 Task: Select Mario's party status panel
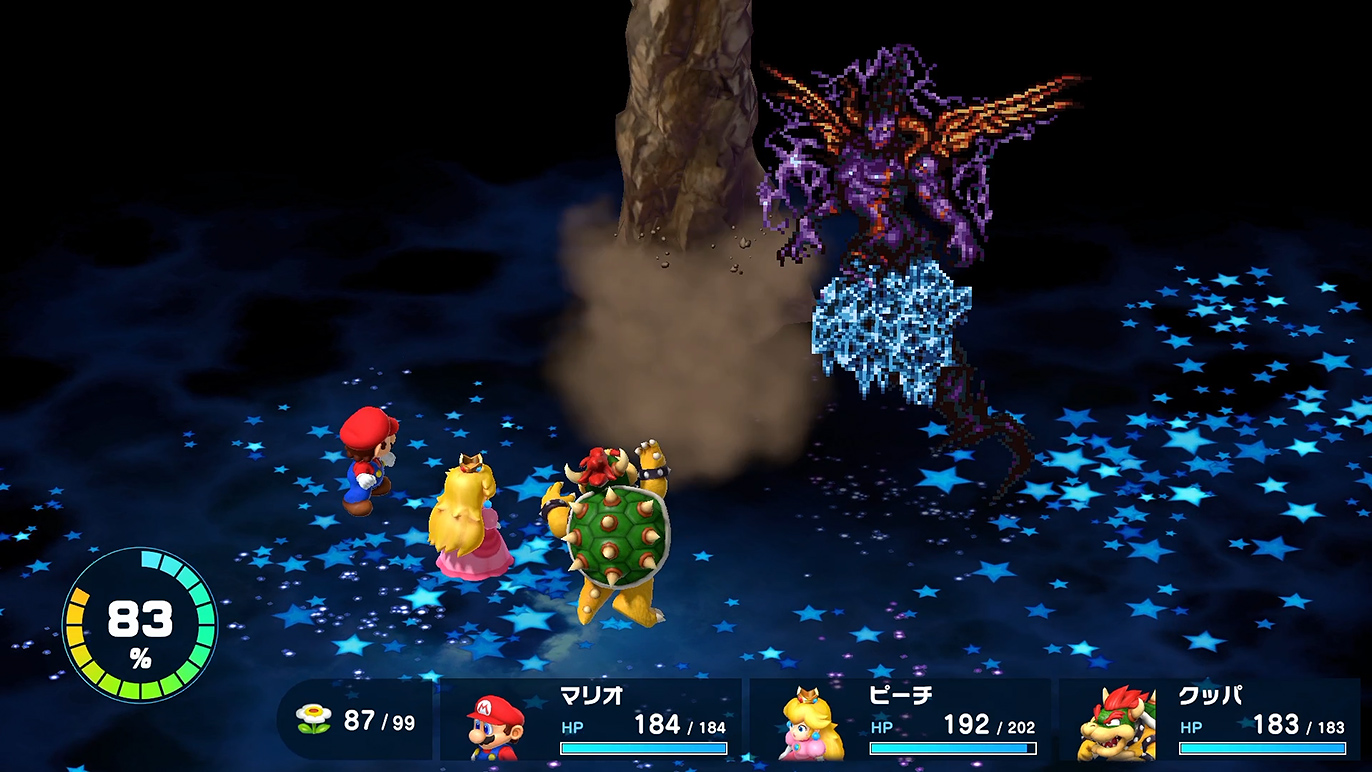(592, 721)
